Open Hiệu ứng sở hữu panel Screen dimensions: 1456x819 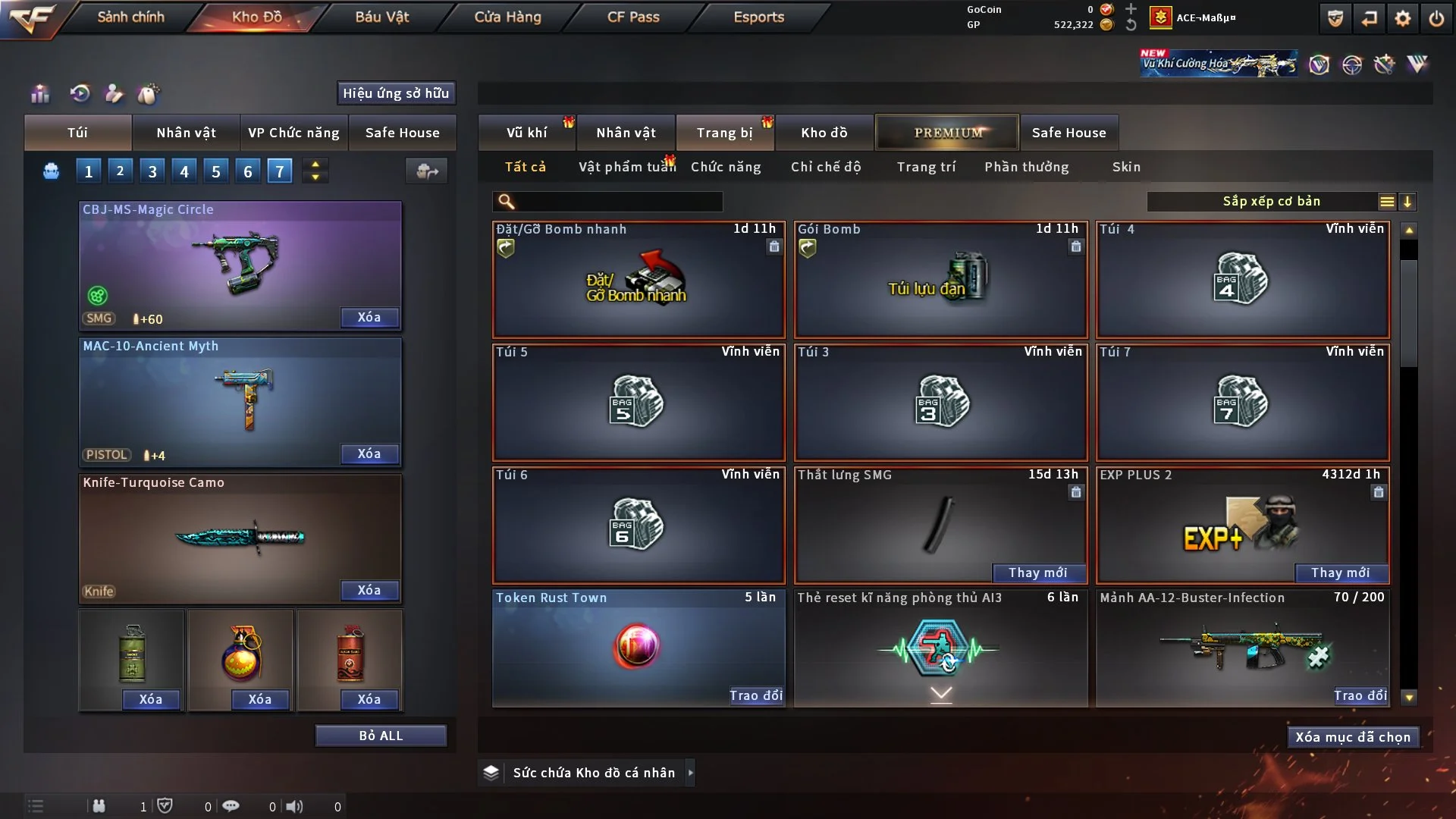point(396,93)
